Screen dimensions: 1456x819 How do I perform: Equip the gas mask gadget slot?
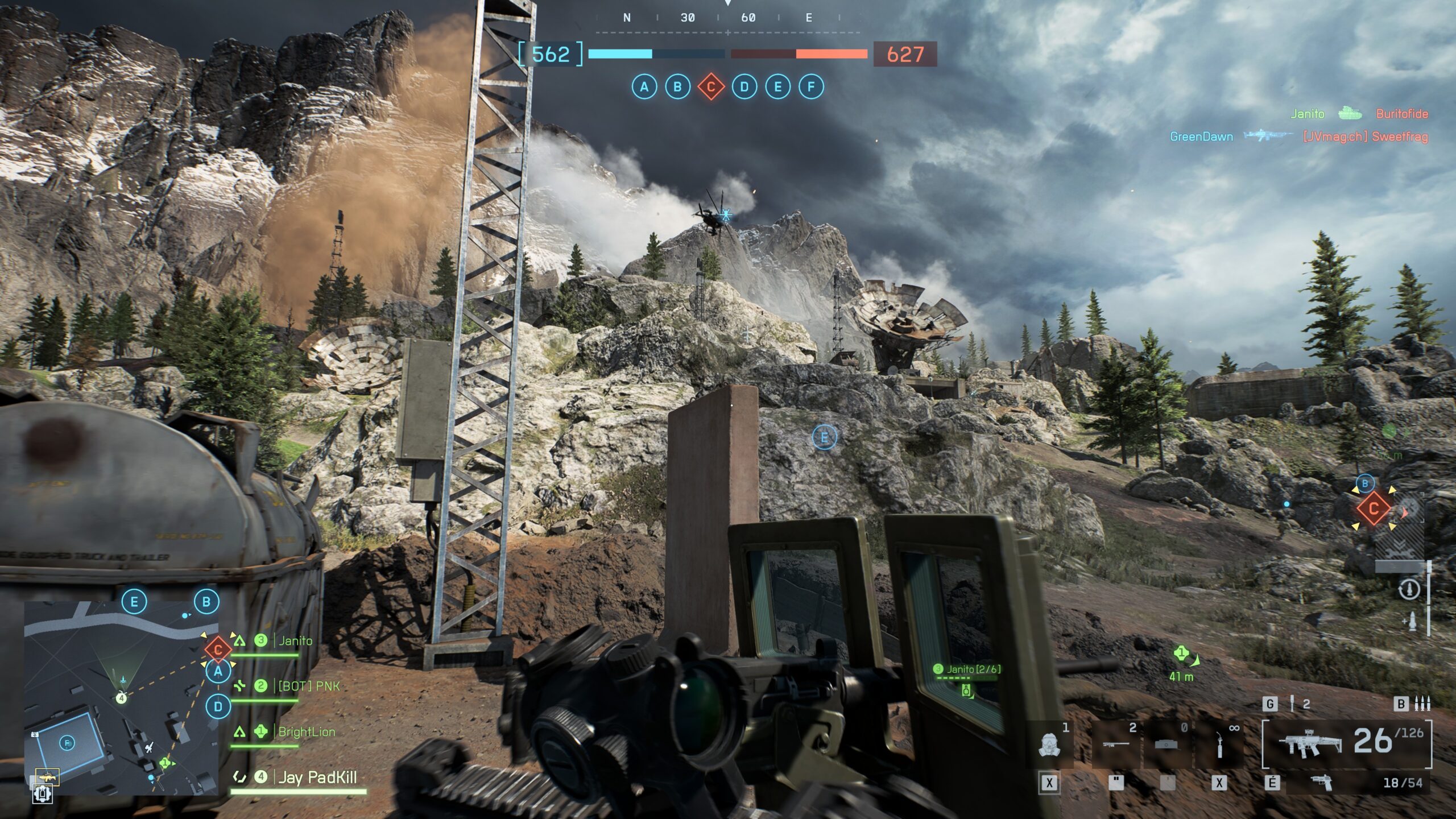[1049, 745]
